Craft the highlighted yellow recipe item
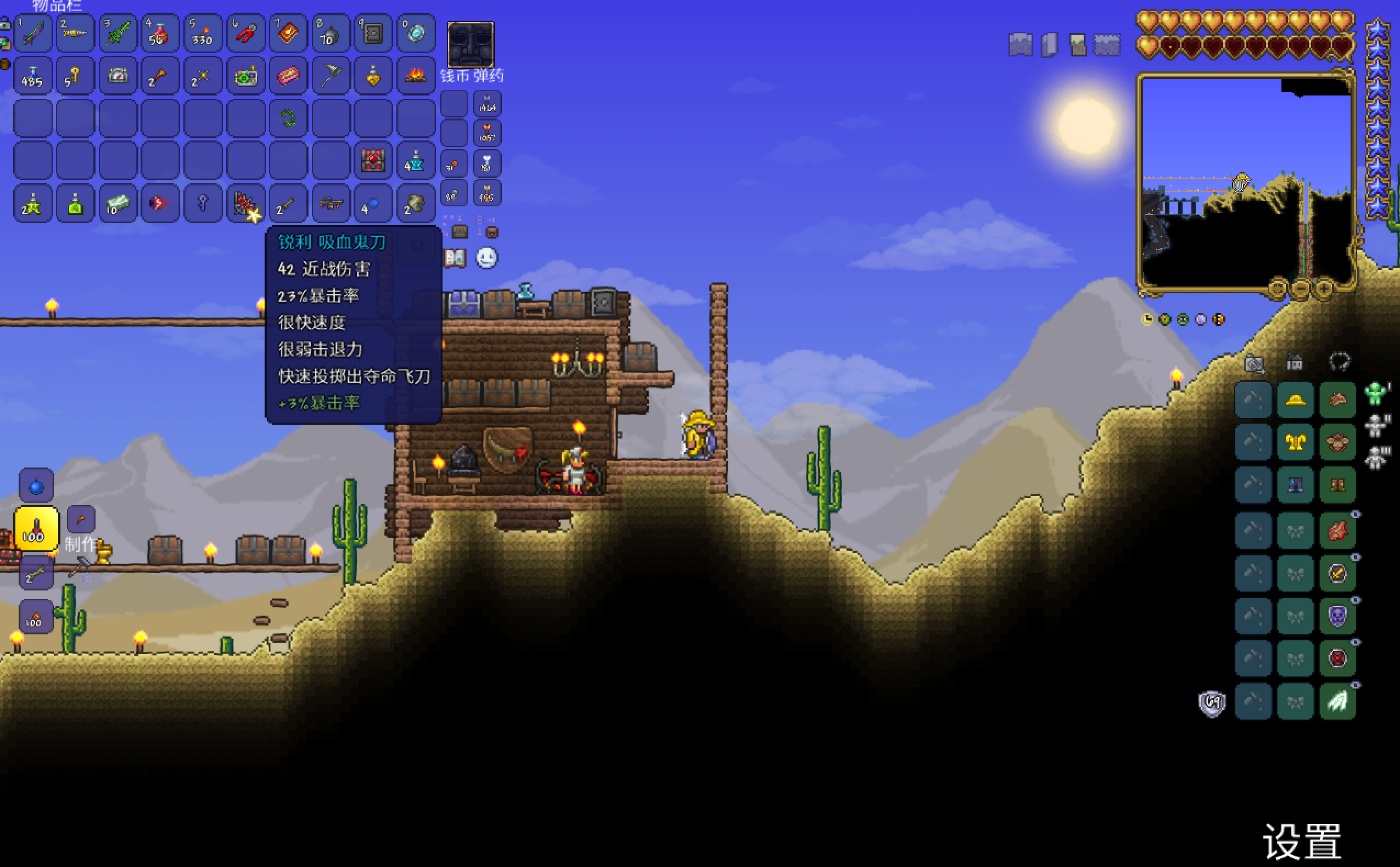This screenshot has width=1400, height=867. (x=36, y=528)
